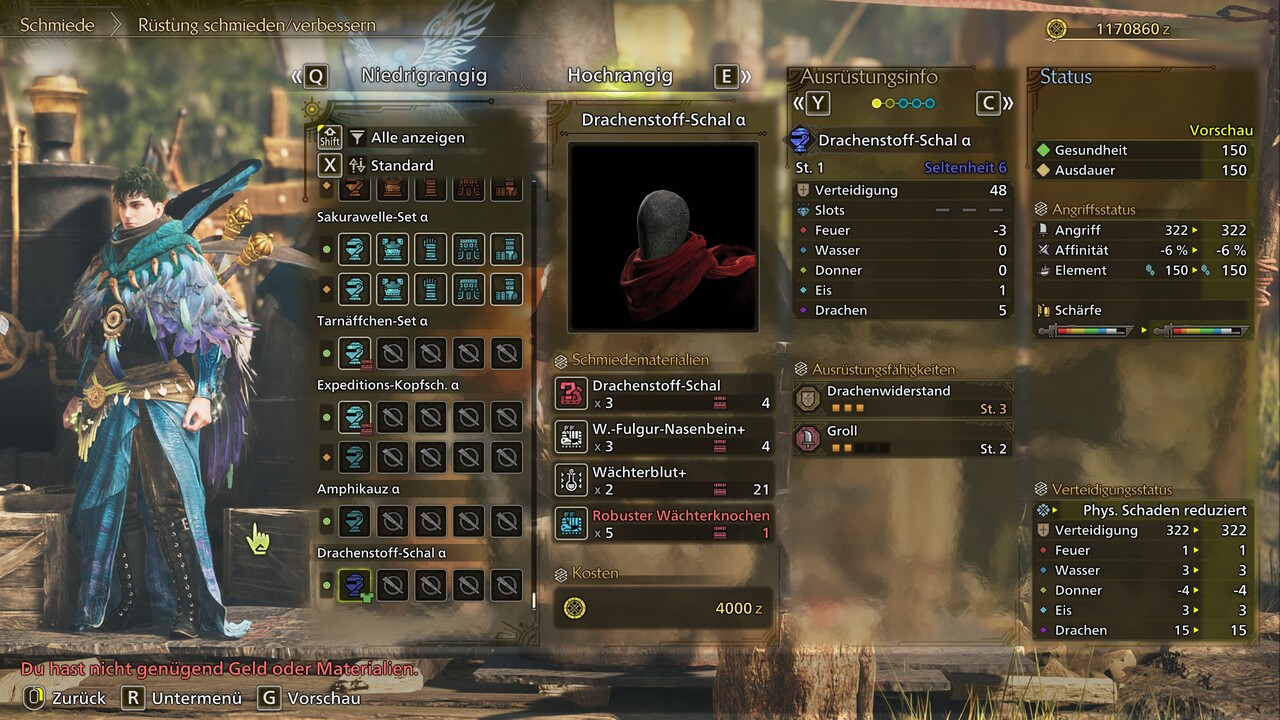Select the Amphikauz α head armor icon
This screenshot has width=1280, height=720.
[x=354, y=521]
